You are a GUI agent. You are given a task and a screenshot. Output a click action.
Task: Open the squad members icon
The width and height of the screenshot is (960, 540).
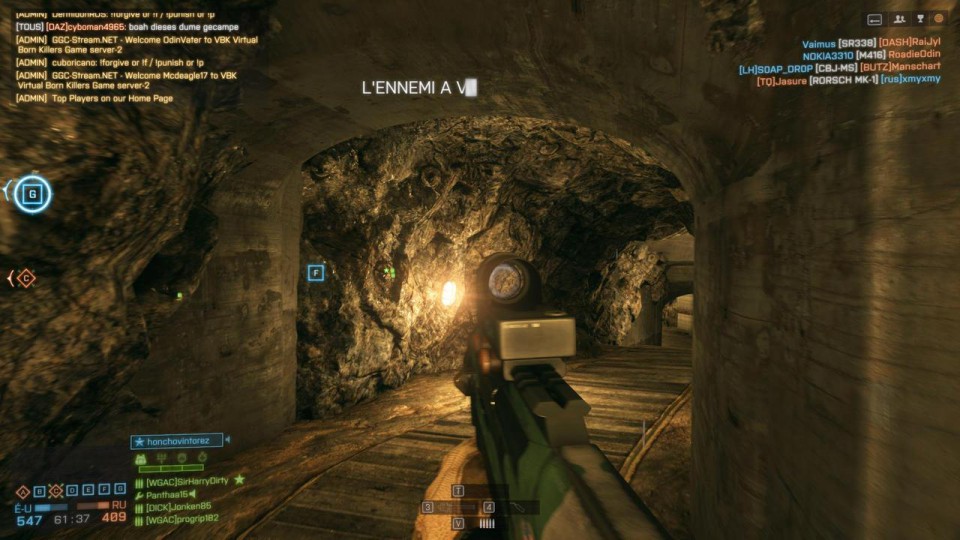point(899,18)
